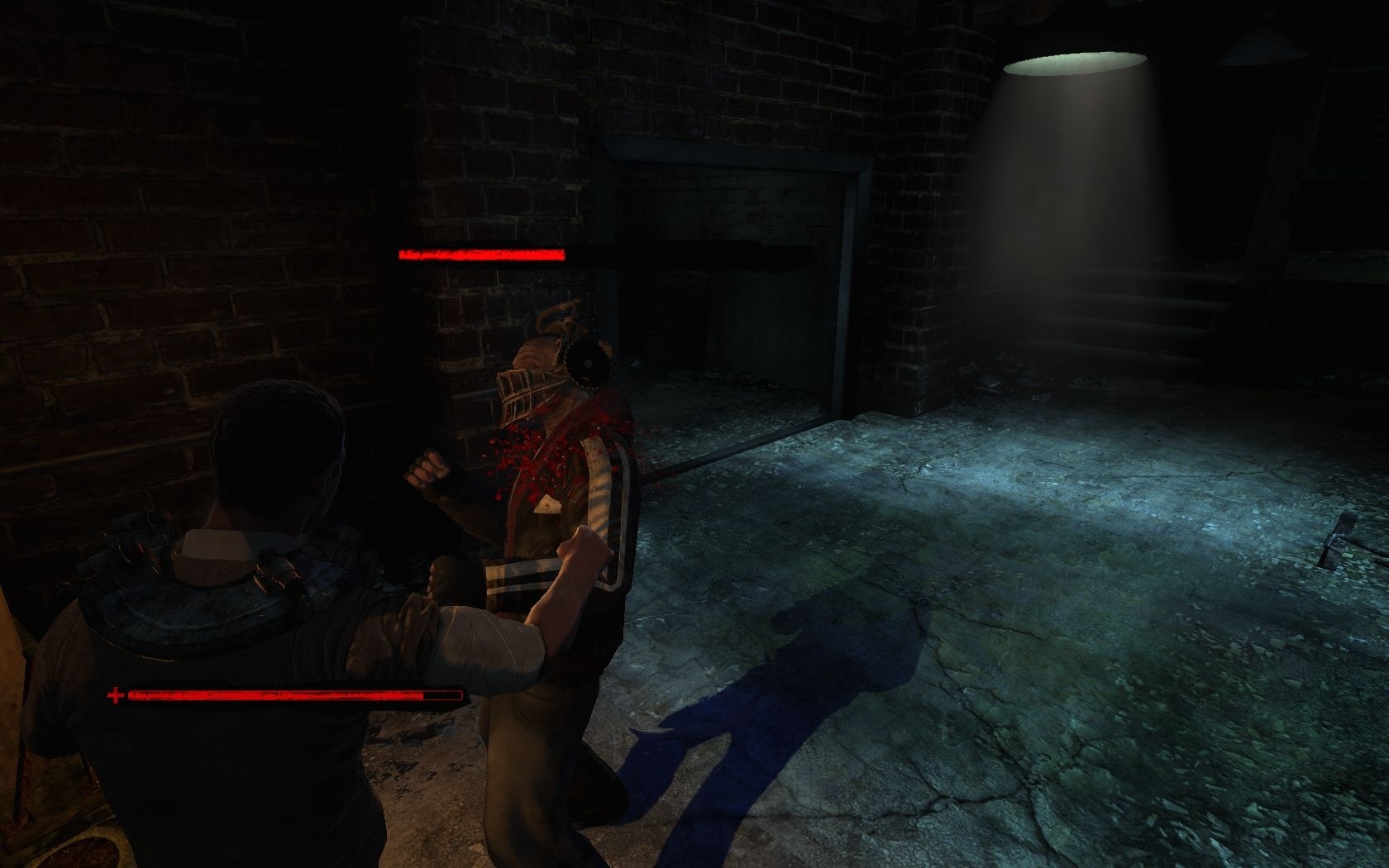Image resolution: width=1389 pixels, height=868 pixels.
Task: Click the enemy health bar above his head
Action: click(484, 254)
